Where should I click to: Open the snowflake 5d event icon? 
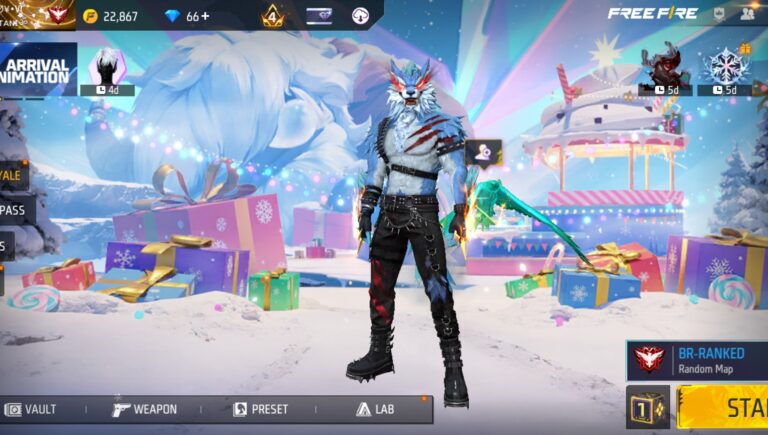725,70
